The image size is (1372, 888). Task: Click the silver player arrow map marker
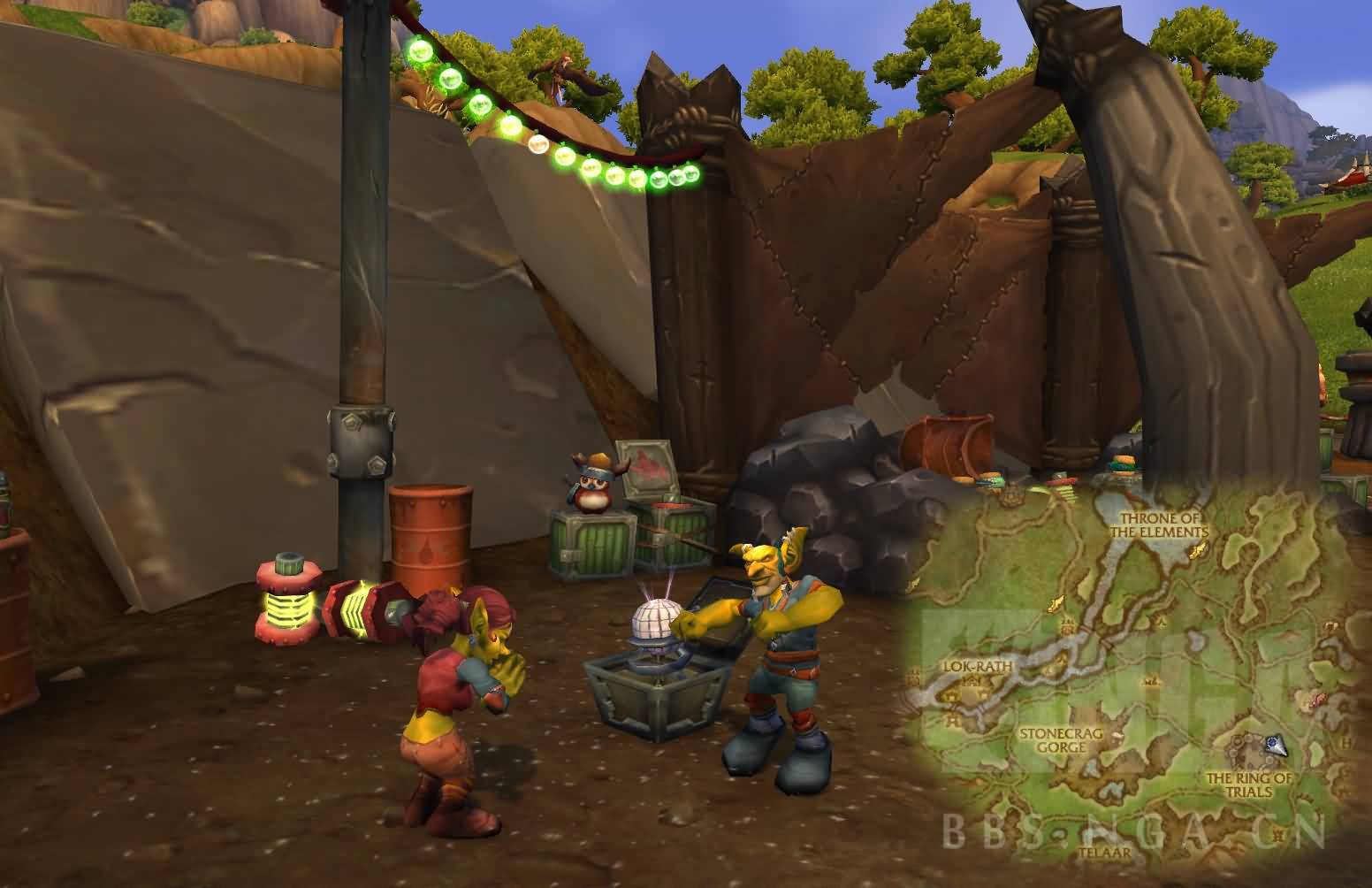[1274, 746]
